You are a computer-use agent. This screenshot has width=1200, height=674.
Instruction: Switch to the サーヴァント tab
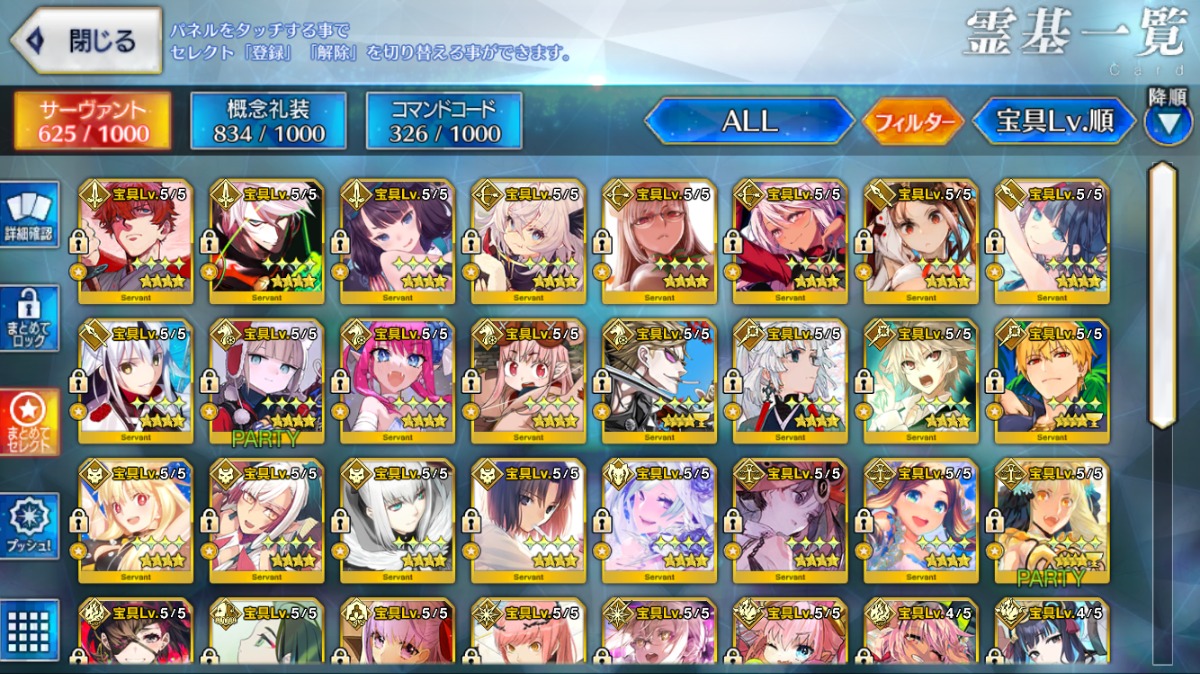tap(92, 121)
